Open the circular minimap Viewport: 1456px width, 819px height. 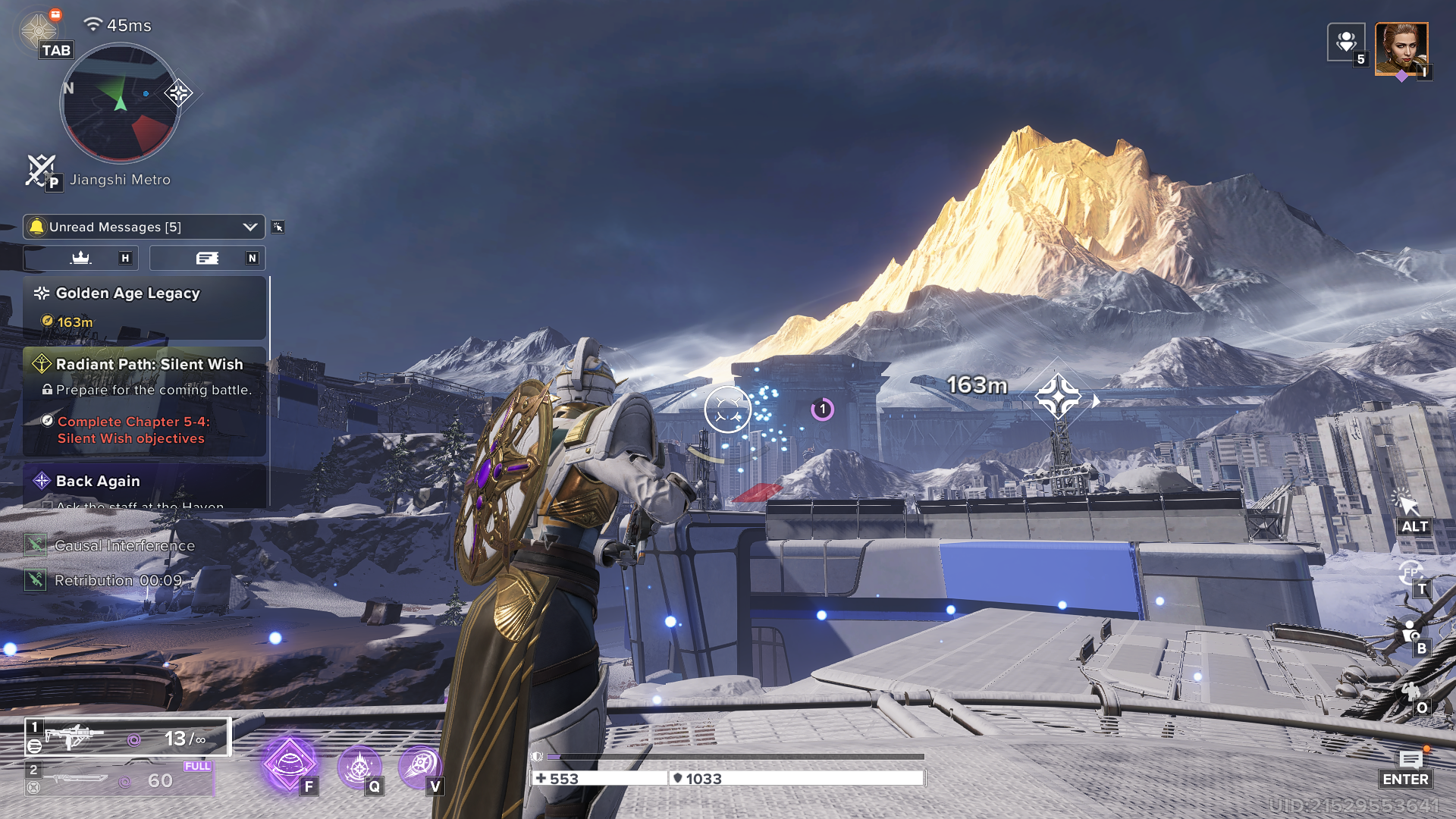(120, 103)
